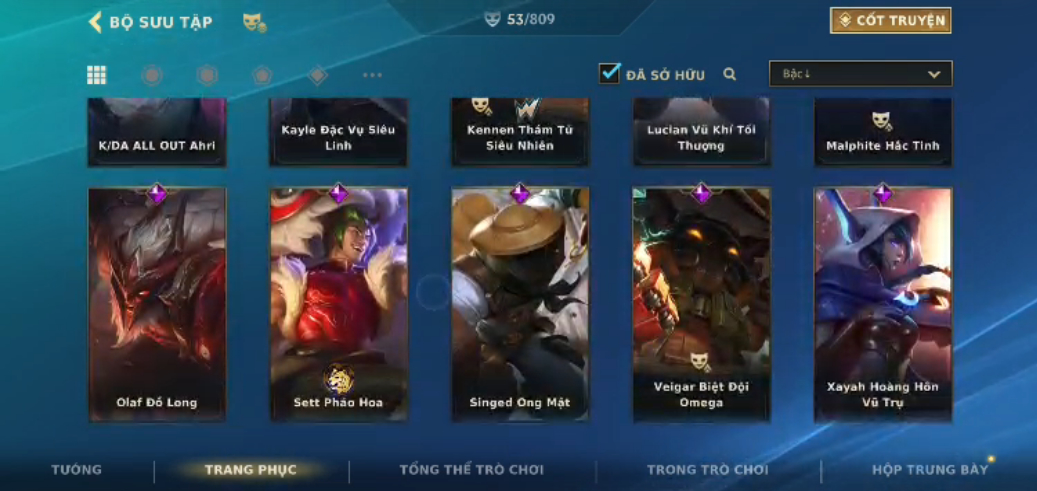The height and width of the screenshot is (491, 1037).
Task: Choose the Sett Pháo Hoa skin card
Action: [338, 305]
